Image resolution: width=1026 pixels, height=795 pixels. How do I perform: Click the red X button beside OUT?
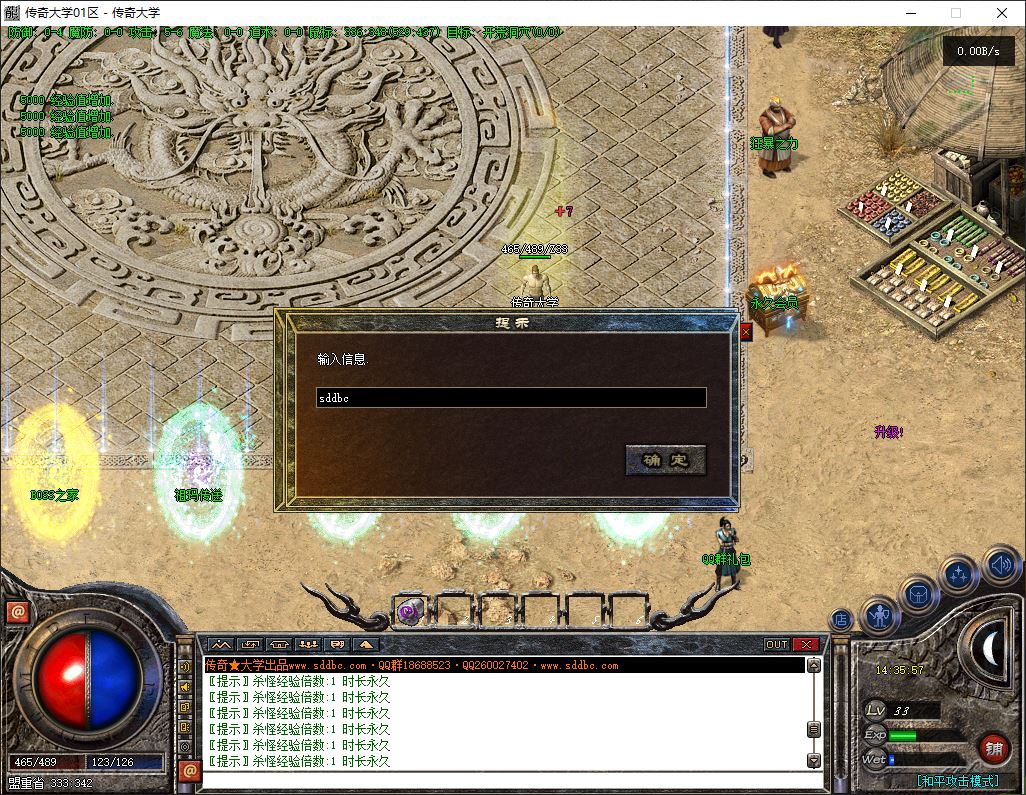tap(806, 645)
